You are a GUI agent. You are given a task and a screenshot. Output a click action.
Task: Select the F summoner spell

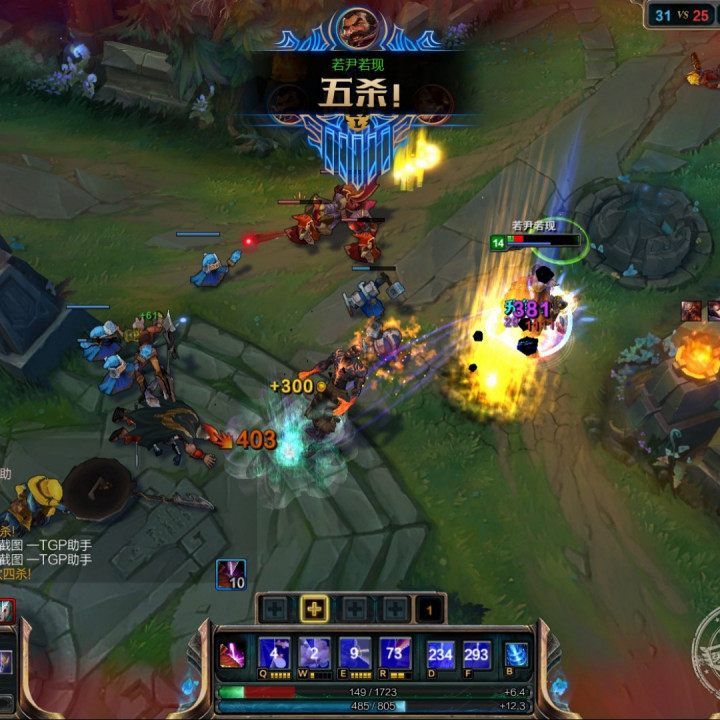click(x=477, y=654)
